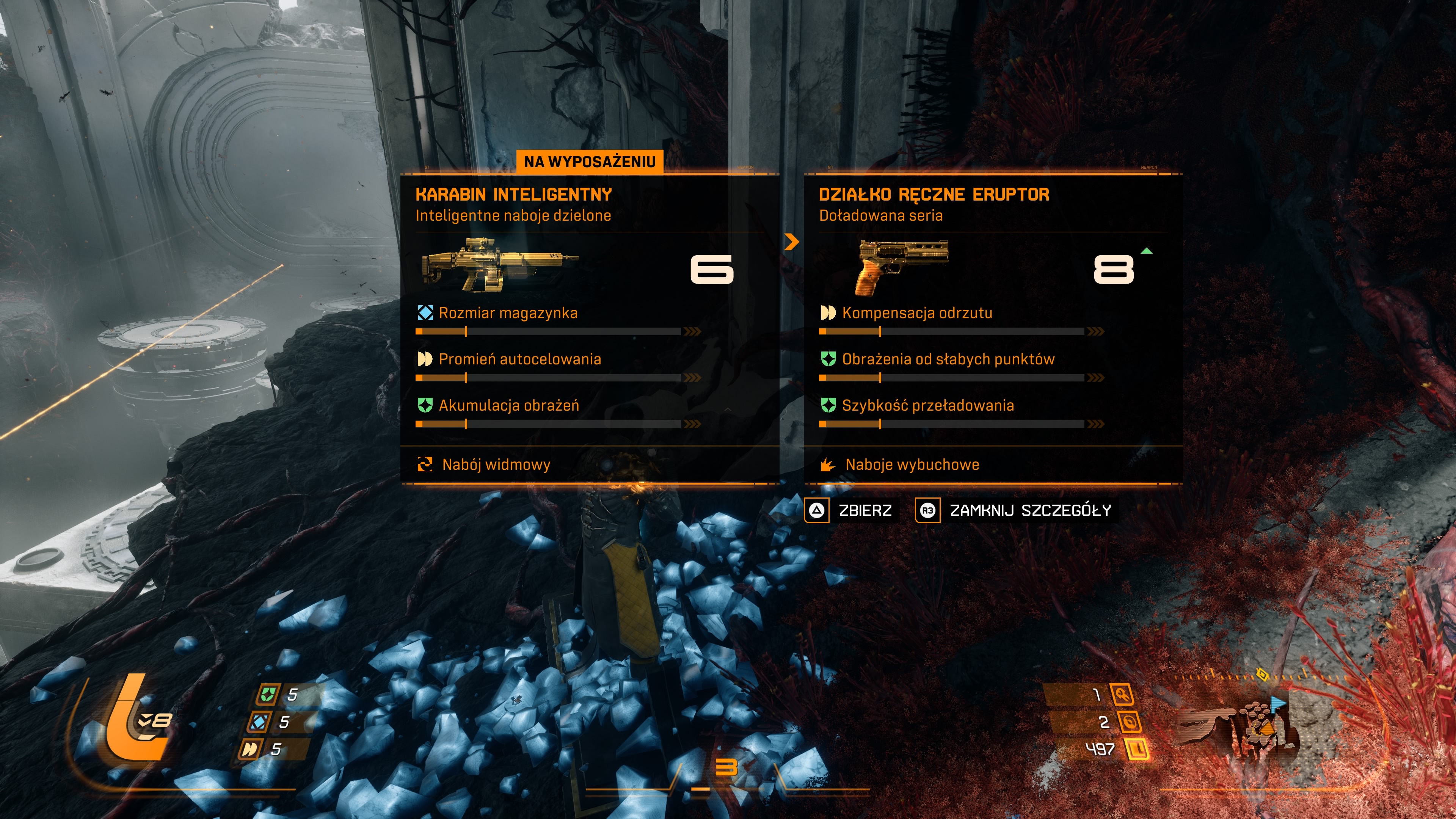
Task: Select the Kompensacja odrzutu trait
Action: [916, 313]
